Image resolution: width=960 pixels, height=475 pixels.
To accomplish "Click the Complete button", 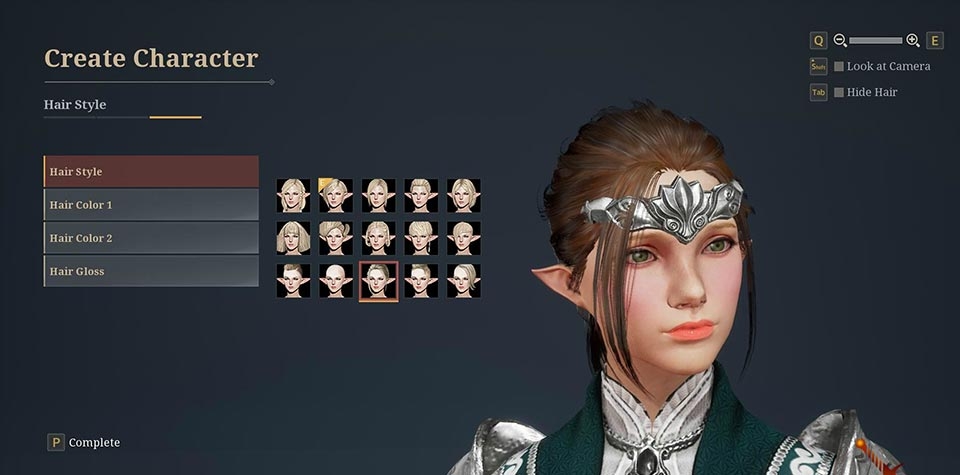I will [x=84, y=442].
